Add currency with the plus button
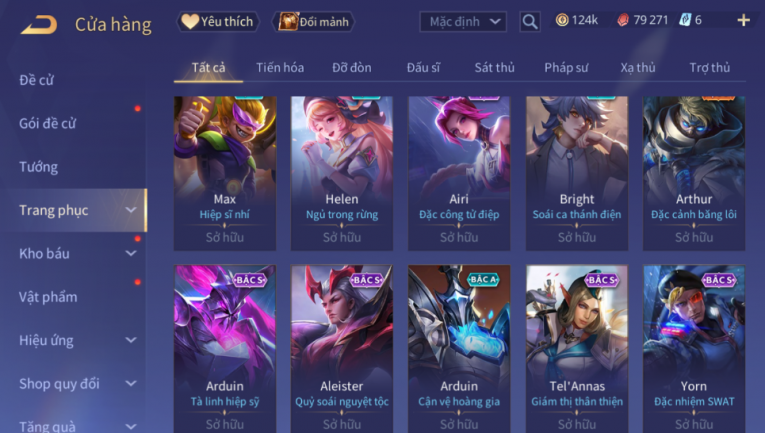Screen dimensions: 765x433 [x=743, y=20]
